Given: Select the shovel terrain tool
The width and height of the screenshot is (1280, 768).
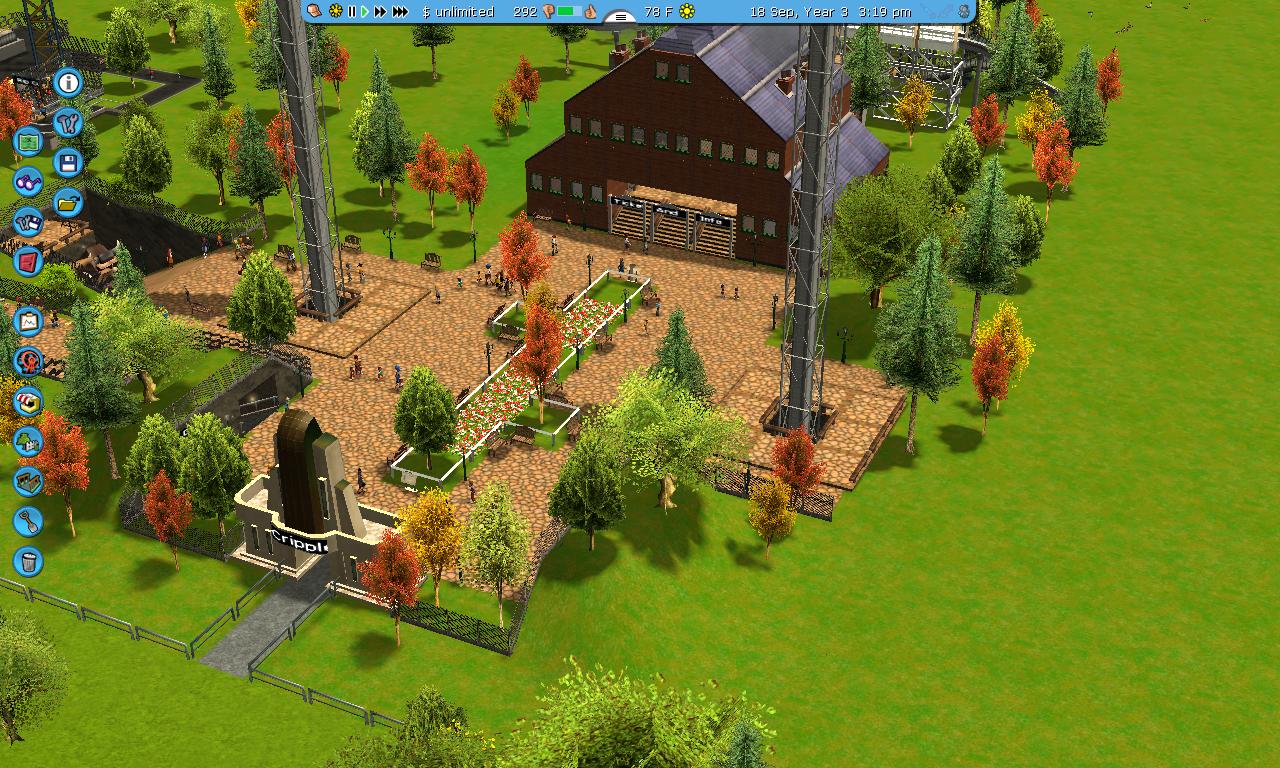Looking at the screenshot, I should pos(28,521).
